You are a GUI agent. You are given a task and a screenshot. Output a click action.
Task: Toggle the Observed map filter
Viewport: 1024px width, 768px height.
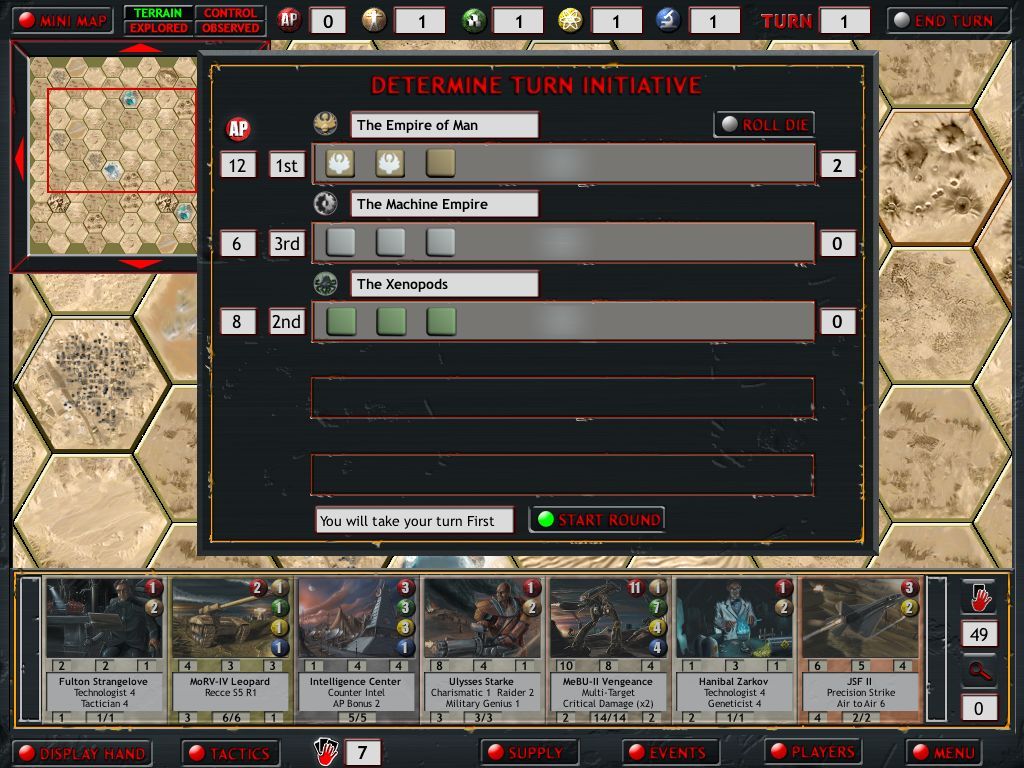(230, 28)
